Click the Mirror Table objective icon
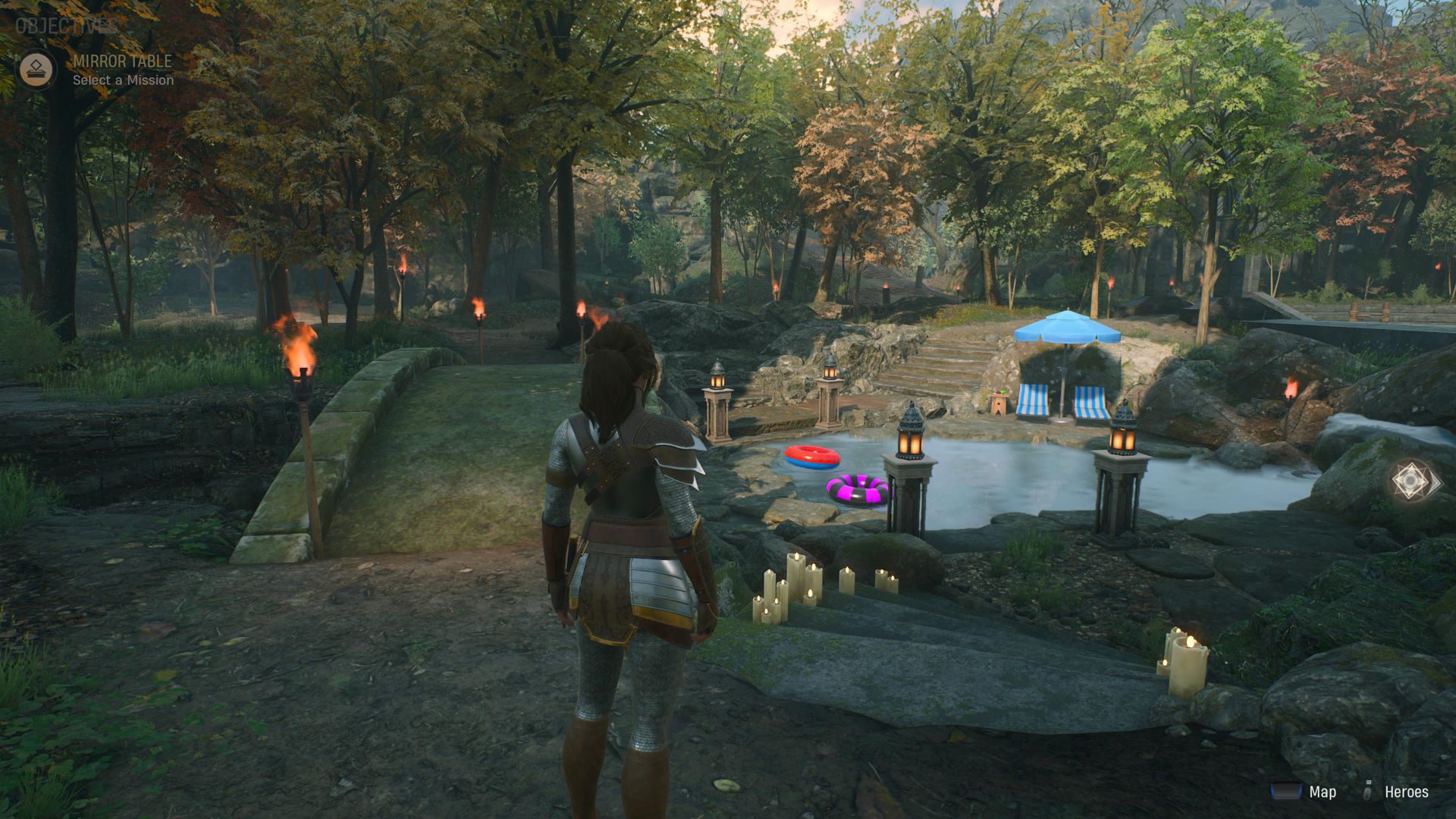 click(x=37, y=70)
